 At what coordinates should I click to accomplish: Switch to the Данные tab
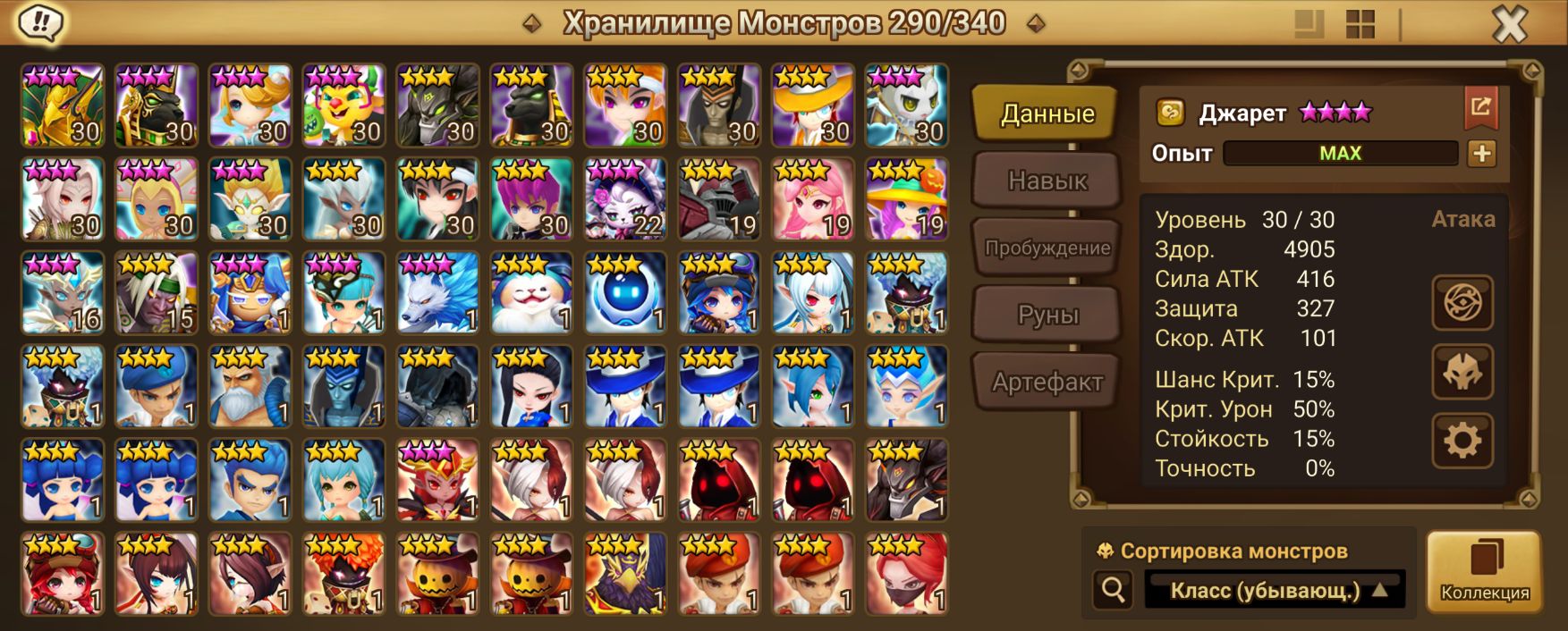(1047, 114)
